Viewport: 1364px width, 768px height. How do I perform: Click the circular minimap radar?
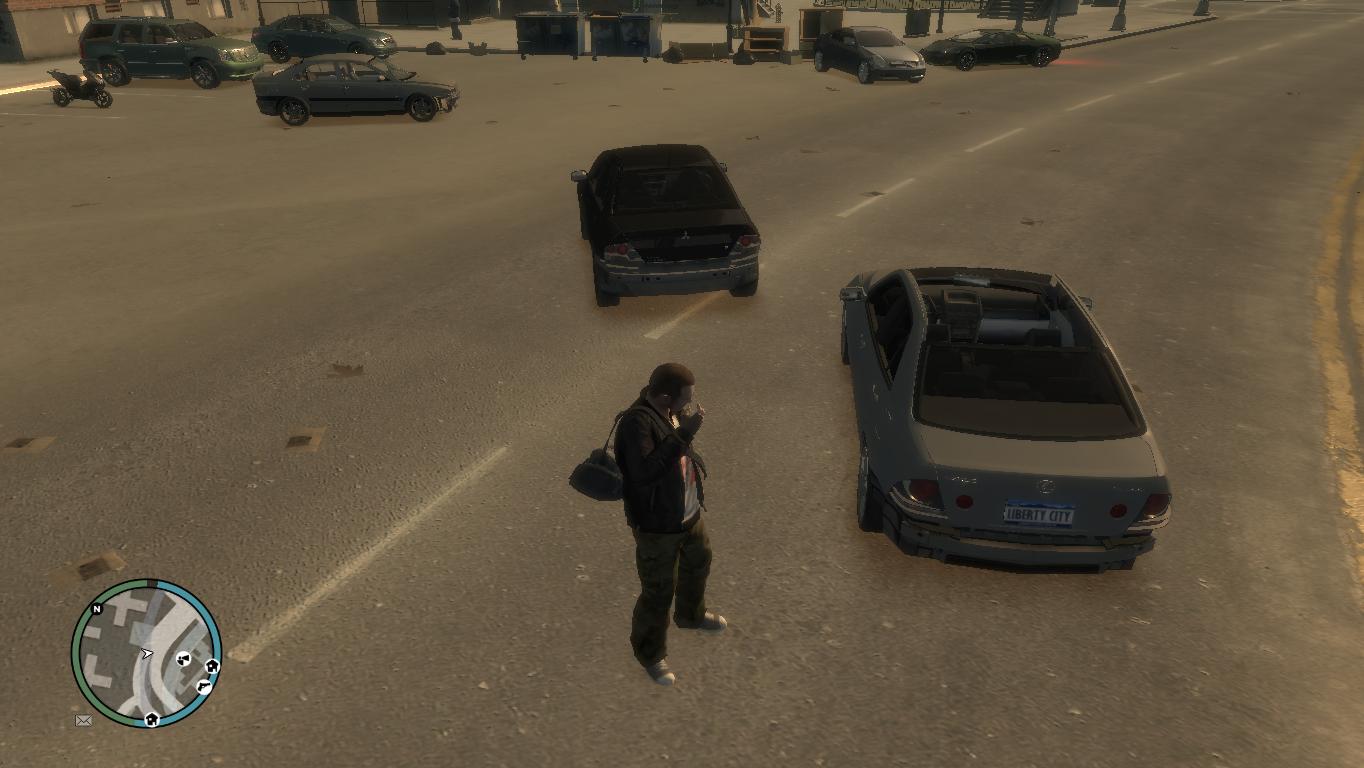pos(146,653)
